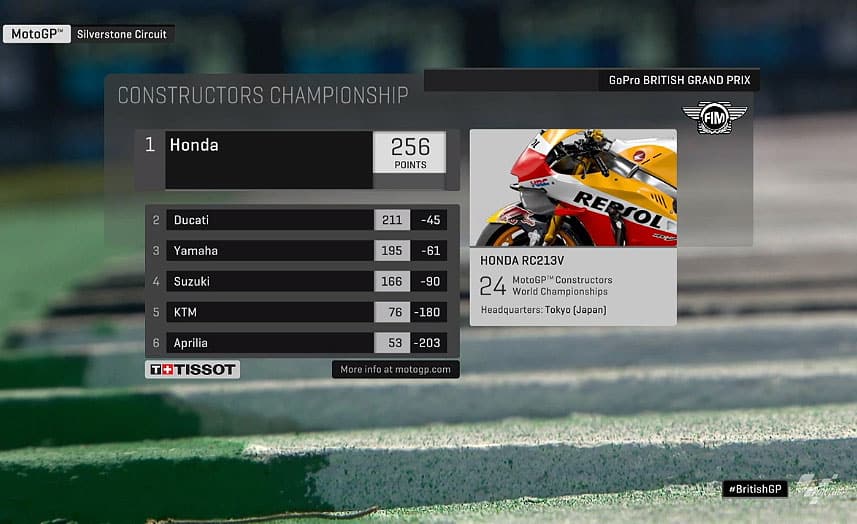
Task: Select the #BritishGP hashtag label
Action: [755, 489]
